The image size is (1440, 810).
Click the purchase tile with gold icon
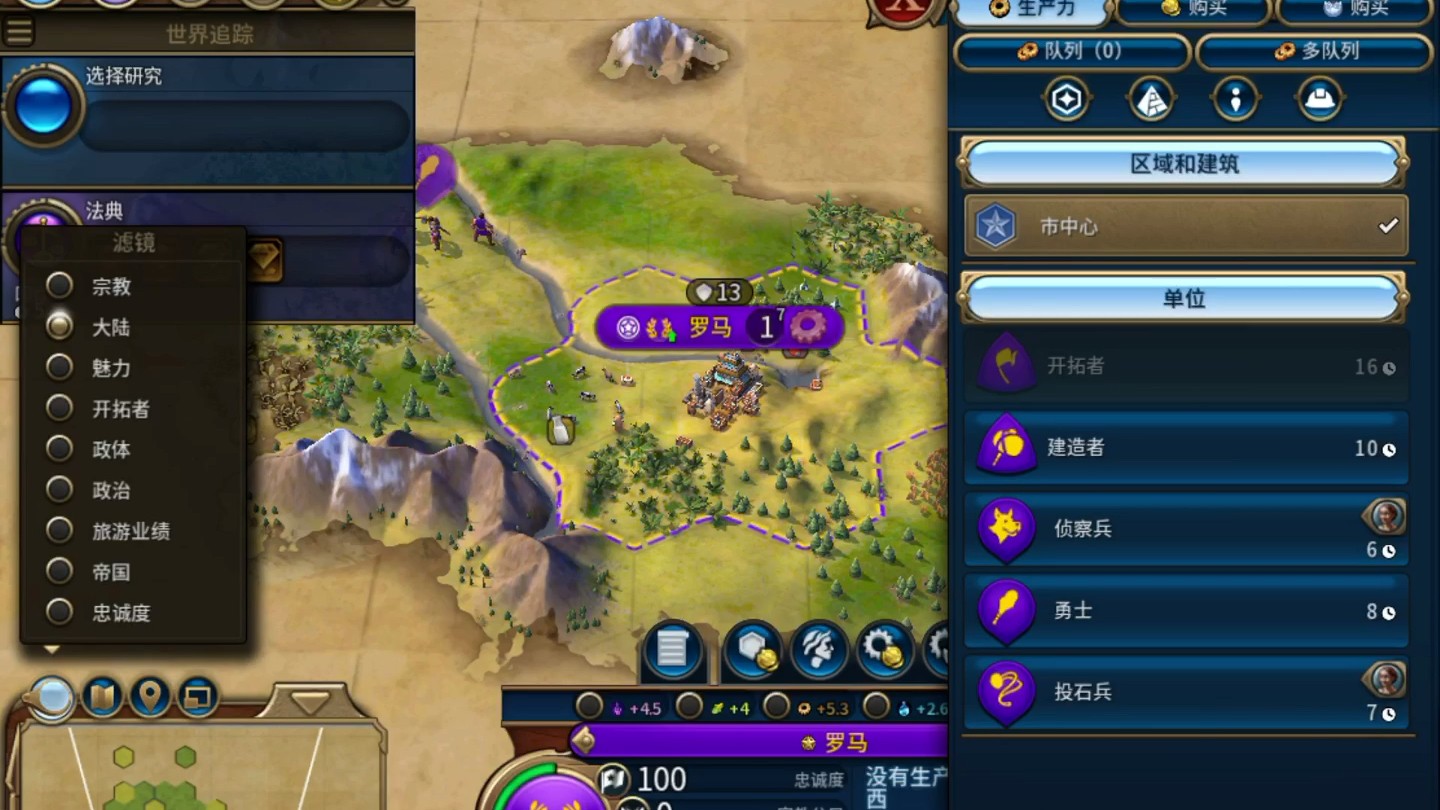click(752, 650)
